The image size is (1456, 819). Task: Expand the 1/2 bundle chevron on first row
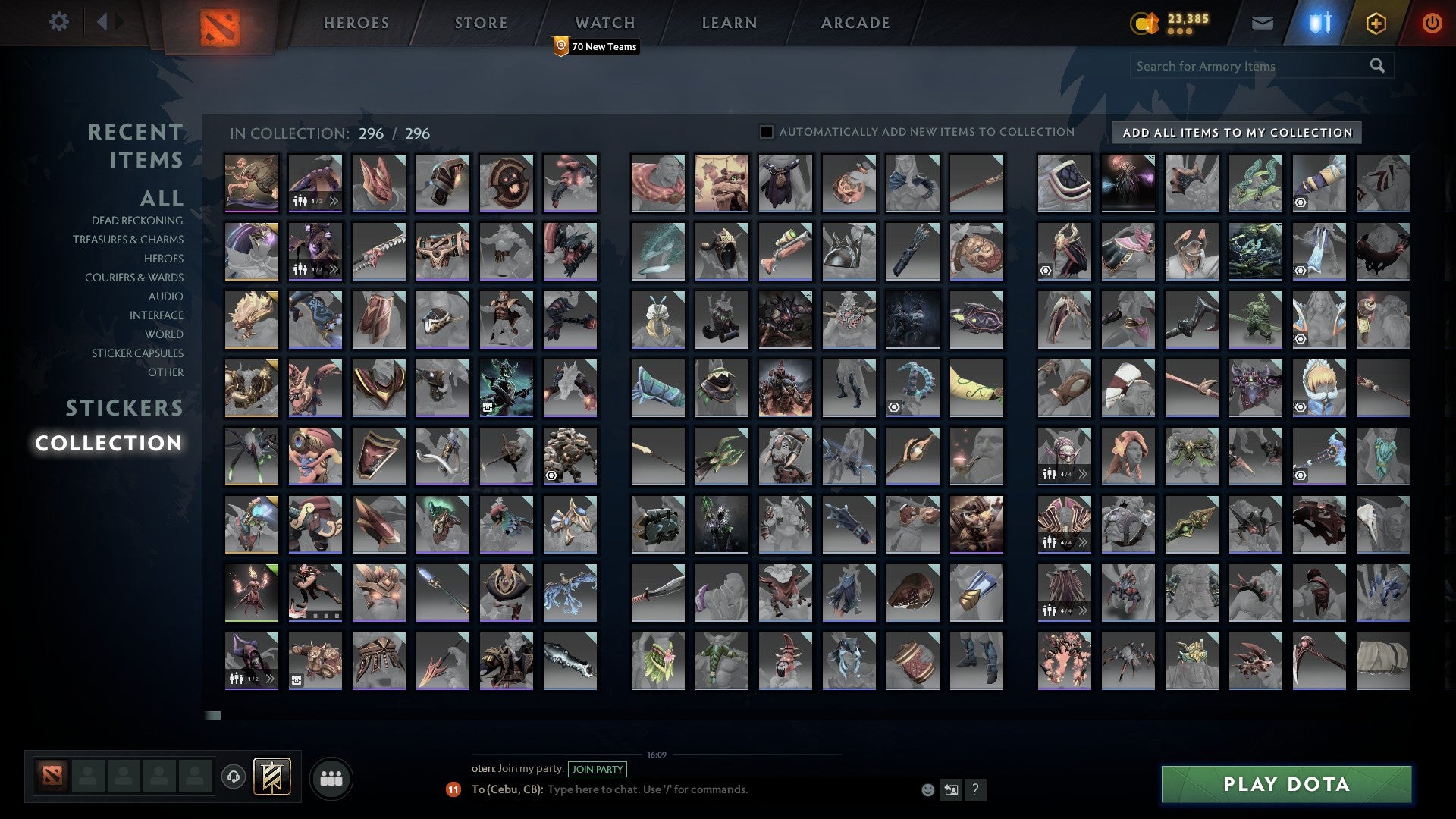coord(333,201)
